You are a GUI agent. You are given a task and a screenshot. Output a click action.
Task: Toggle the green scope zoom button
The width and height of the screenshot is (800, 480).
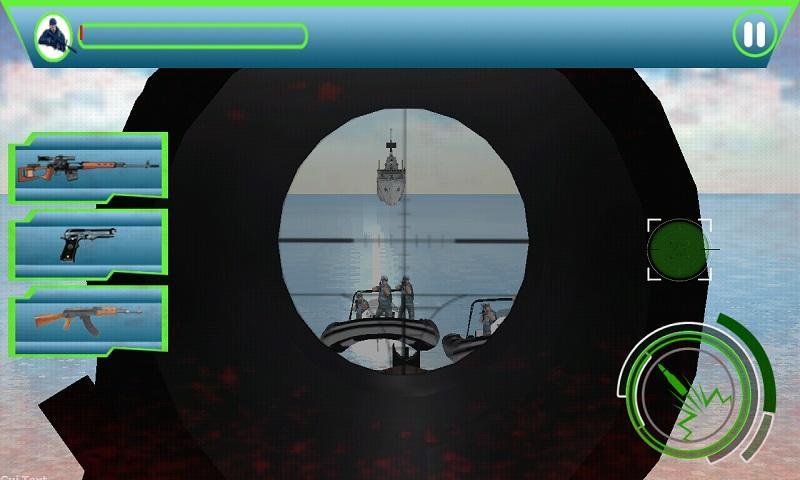[x=679, y=249]
